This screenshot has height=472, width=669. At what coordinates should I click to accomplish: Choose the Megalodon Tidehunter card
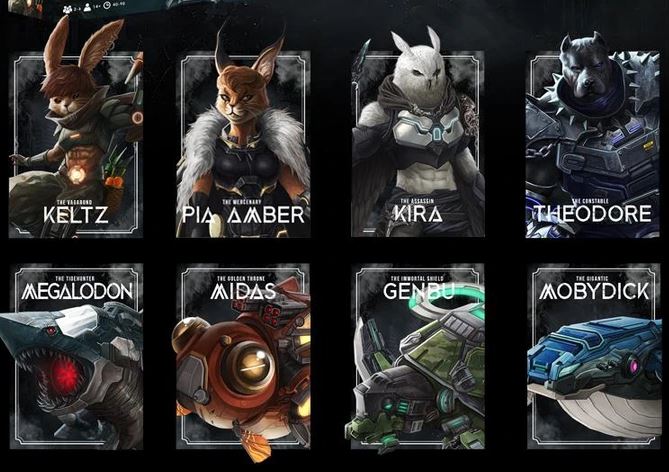pos(76,357)
